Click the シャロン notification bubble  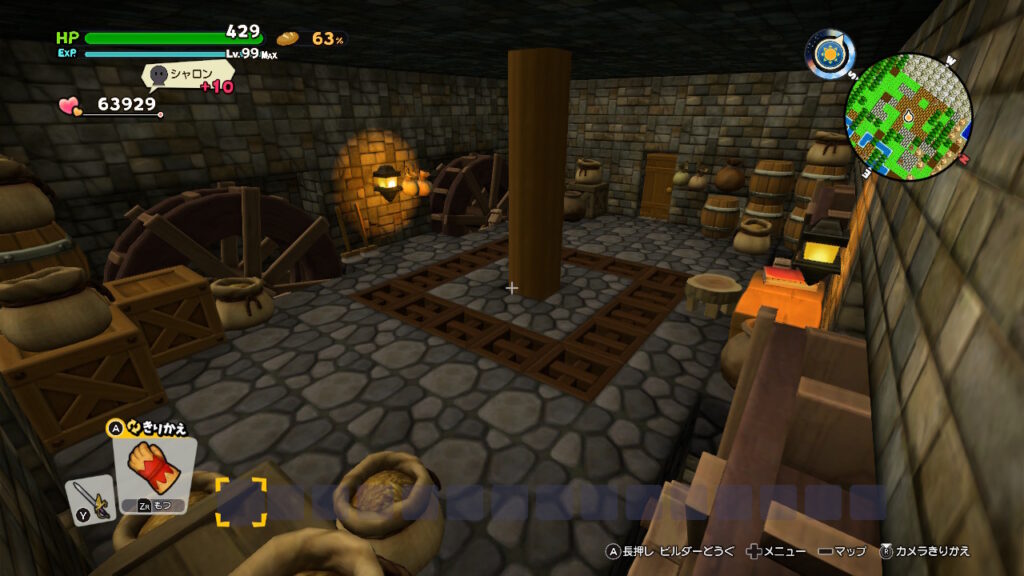click(x=188, y=75)
